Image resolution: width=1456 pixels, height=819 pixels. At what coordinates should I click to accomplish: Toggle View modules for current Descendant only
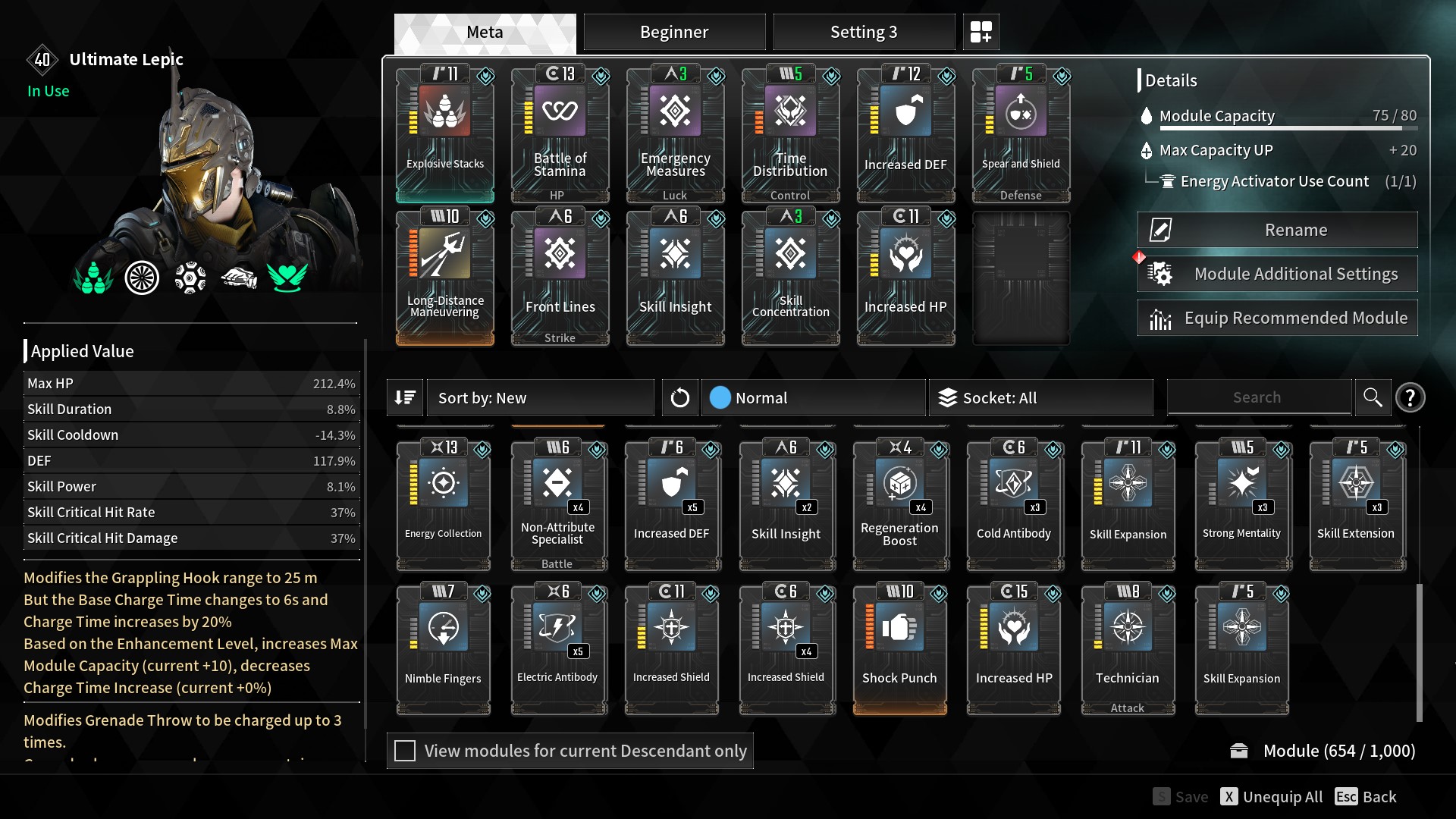(405, 751)
